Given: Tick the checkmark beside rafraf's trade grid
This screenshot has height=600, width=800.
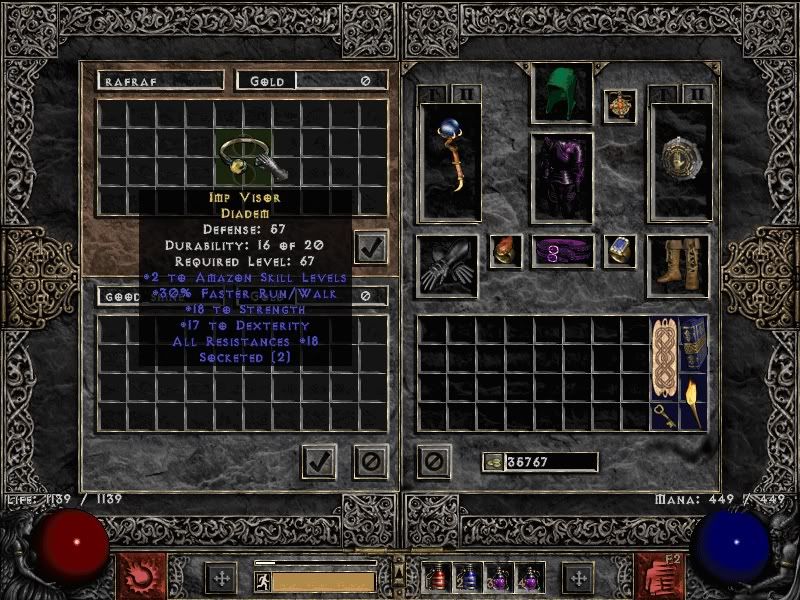Looking at the screenshot, I should pos(370,248).
